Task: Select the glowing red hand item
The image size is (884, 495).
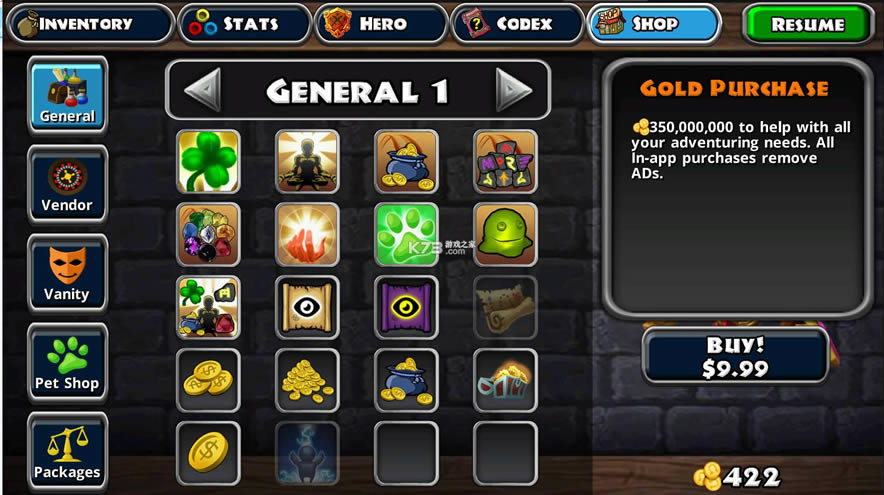Action: click(307, 234)
